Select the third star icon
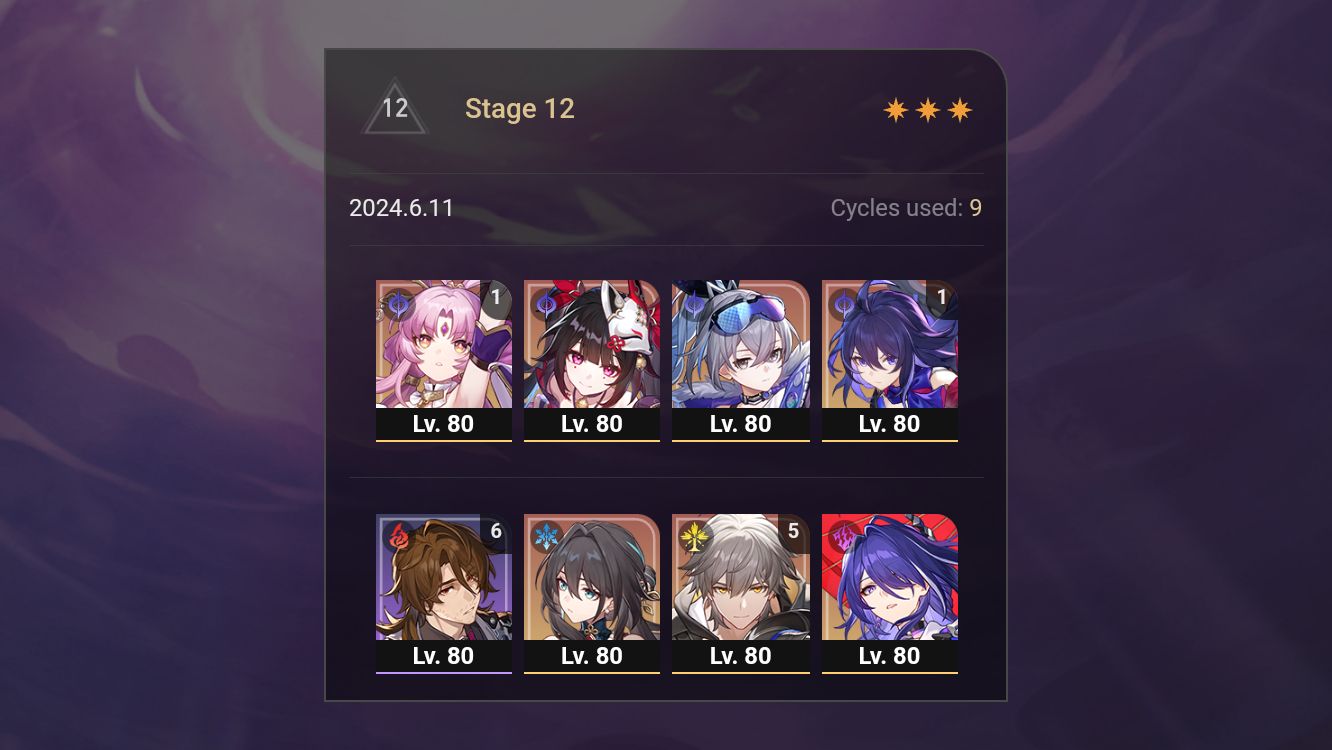The width and height of the screenshot is (1332, 750). [959, 109]
